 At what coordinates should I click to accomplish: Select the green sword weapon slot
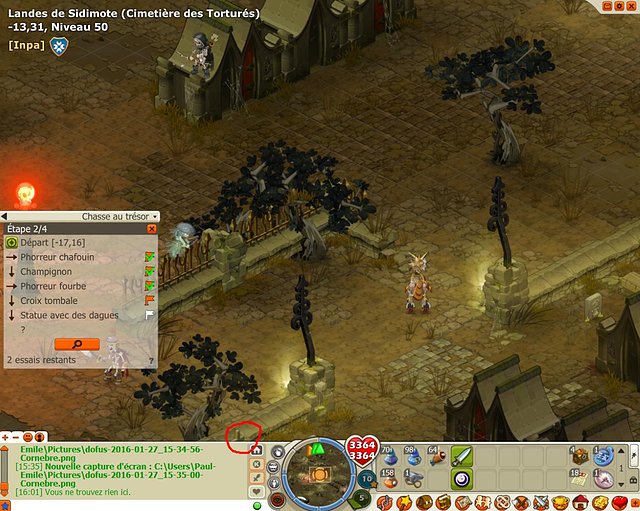[x=462, y=456]
